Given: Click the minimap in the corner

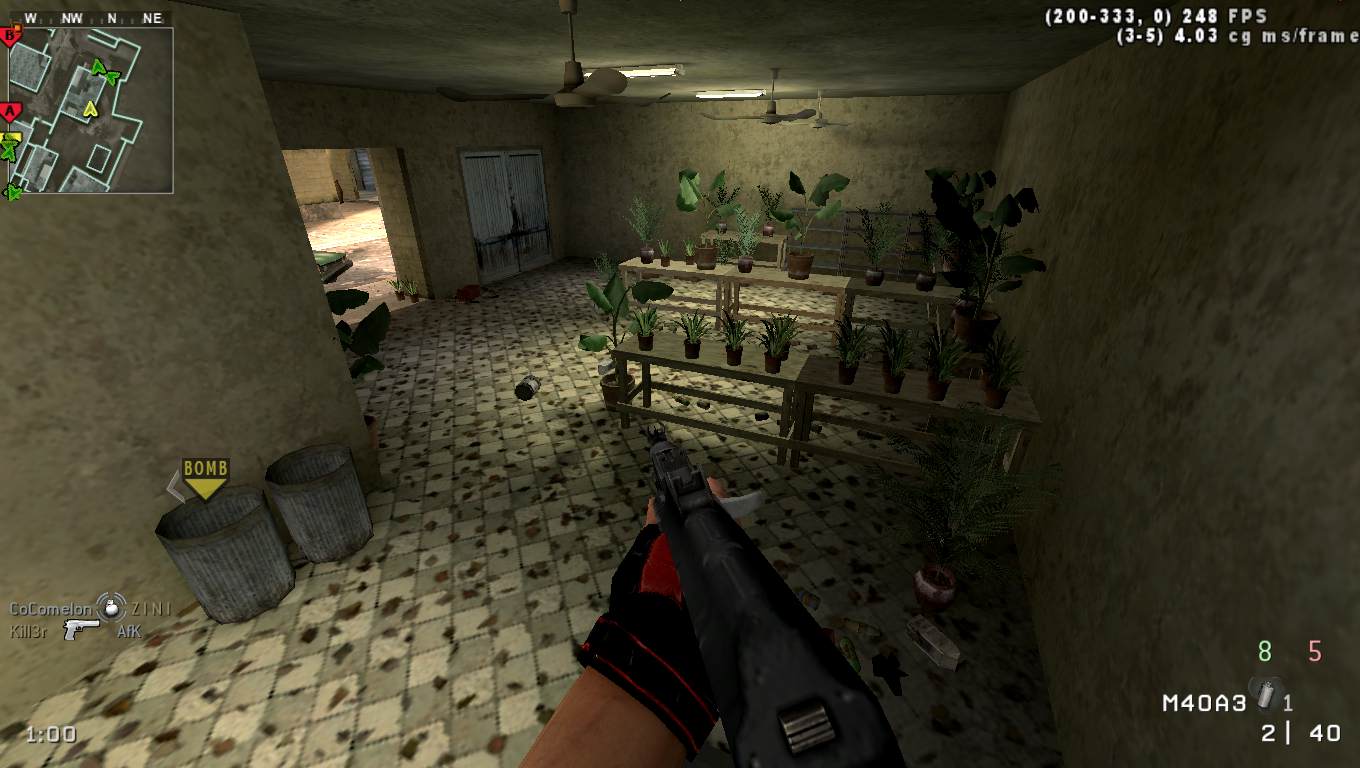Looking at the screenshot, I should point(91,110).
